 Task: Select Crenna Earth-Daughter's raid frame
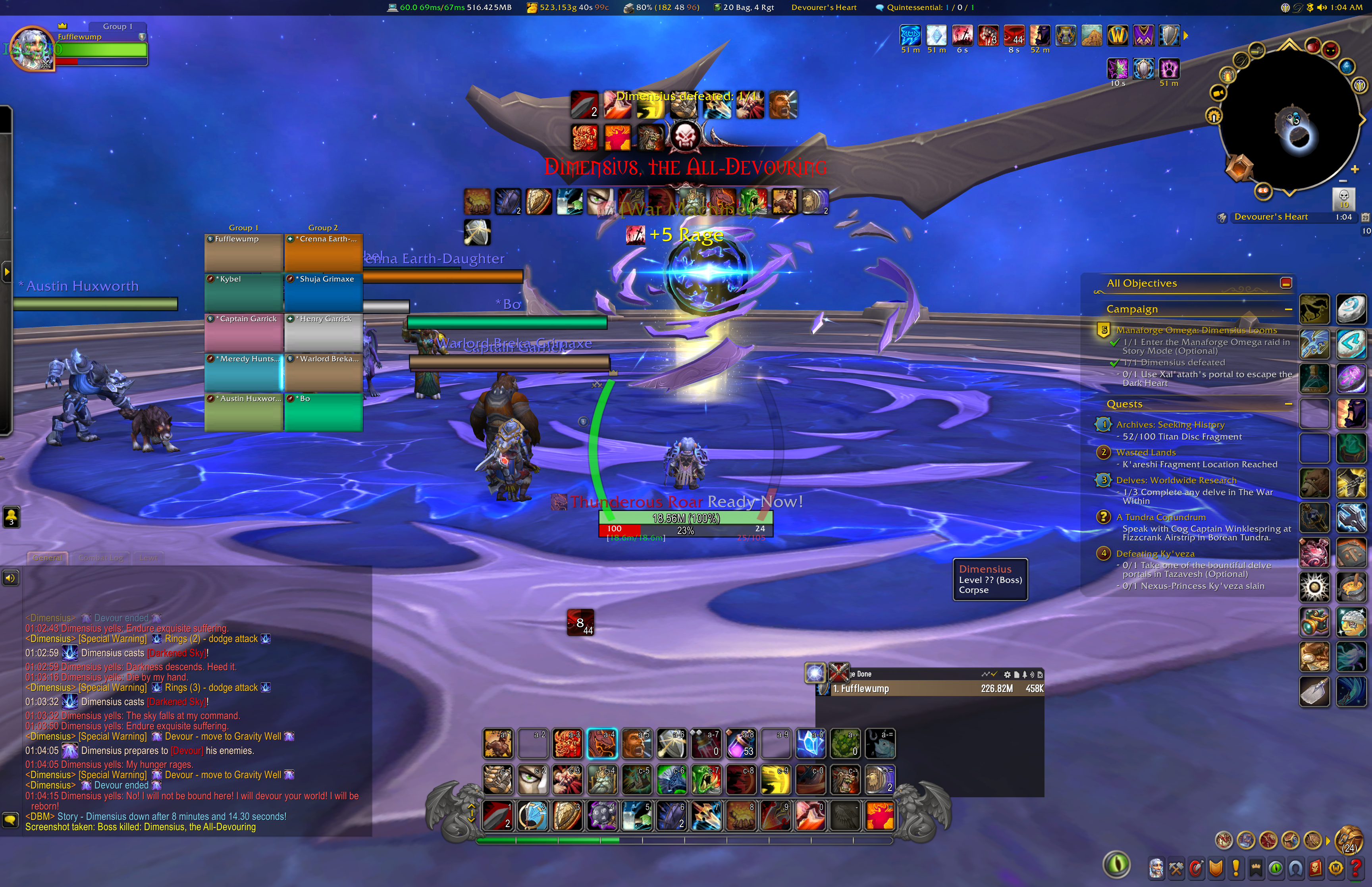click(324, 252)
